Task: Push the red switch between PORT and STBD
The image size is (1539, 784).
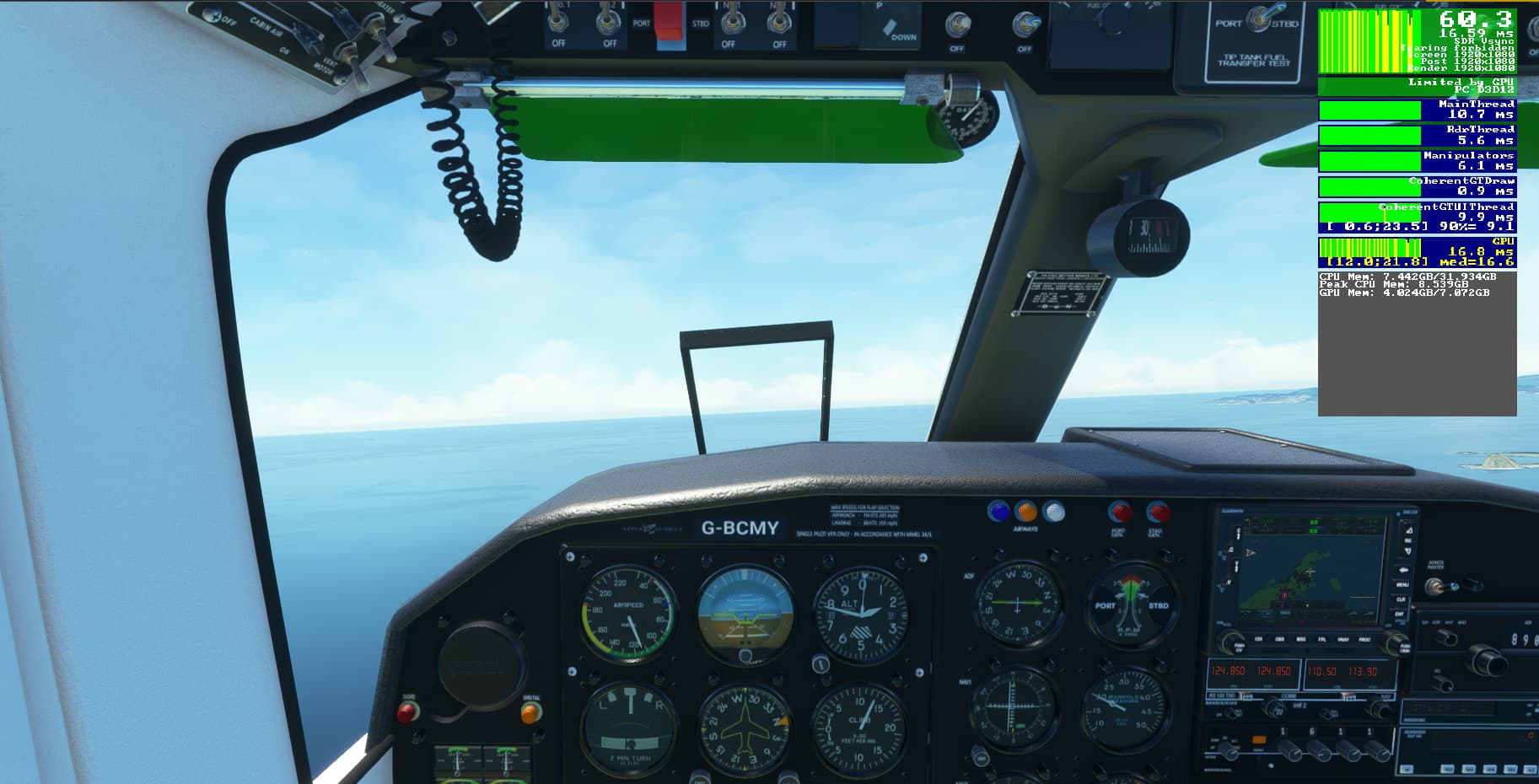Action: (x=669, y=25)
